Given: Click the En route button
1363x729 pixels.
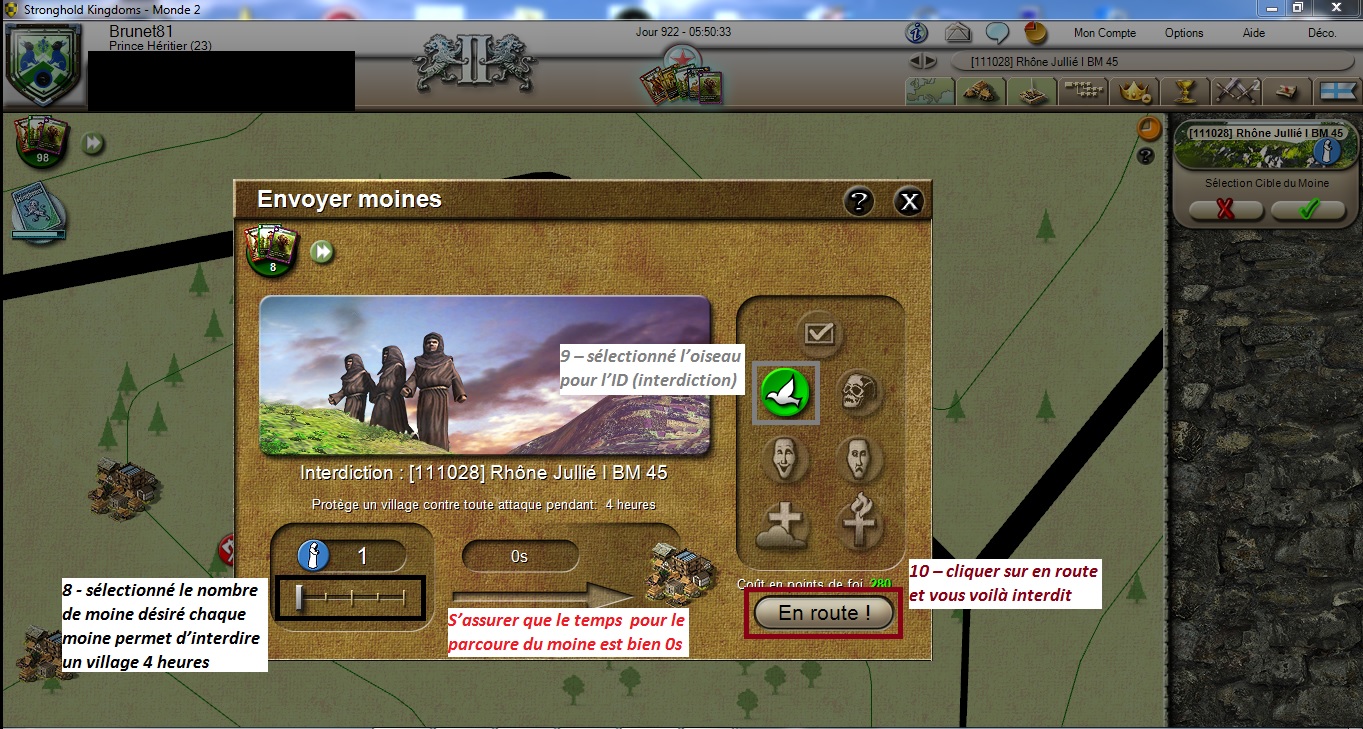Looking at the screenshot, I should pos(822,613).
